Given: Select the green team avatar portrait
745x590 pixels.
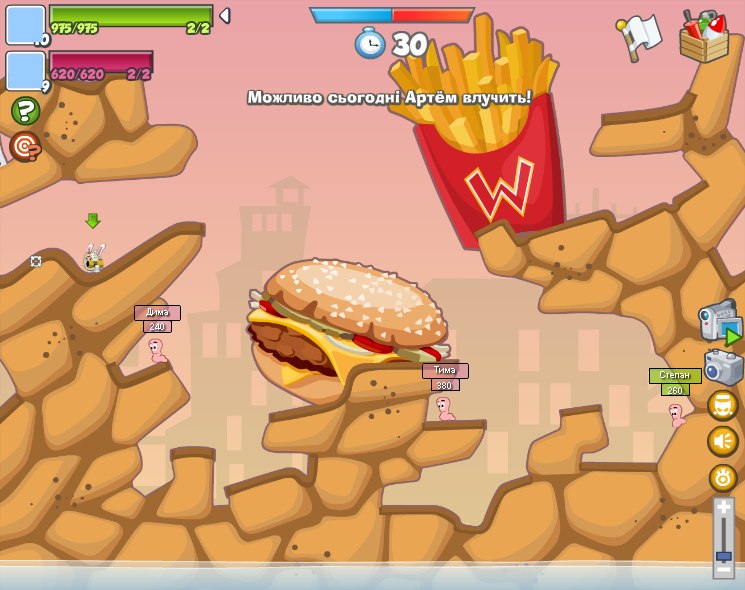Looking at the screenshot, I should (x=25, y=25).
